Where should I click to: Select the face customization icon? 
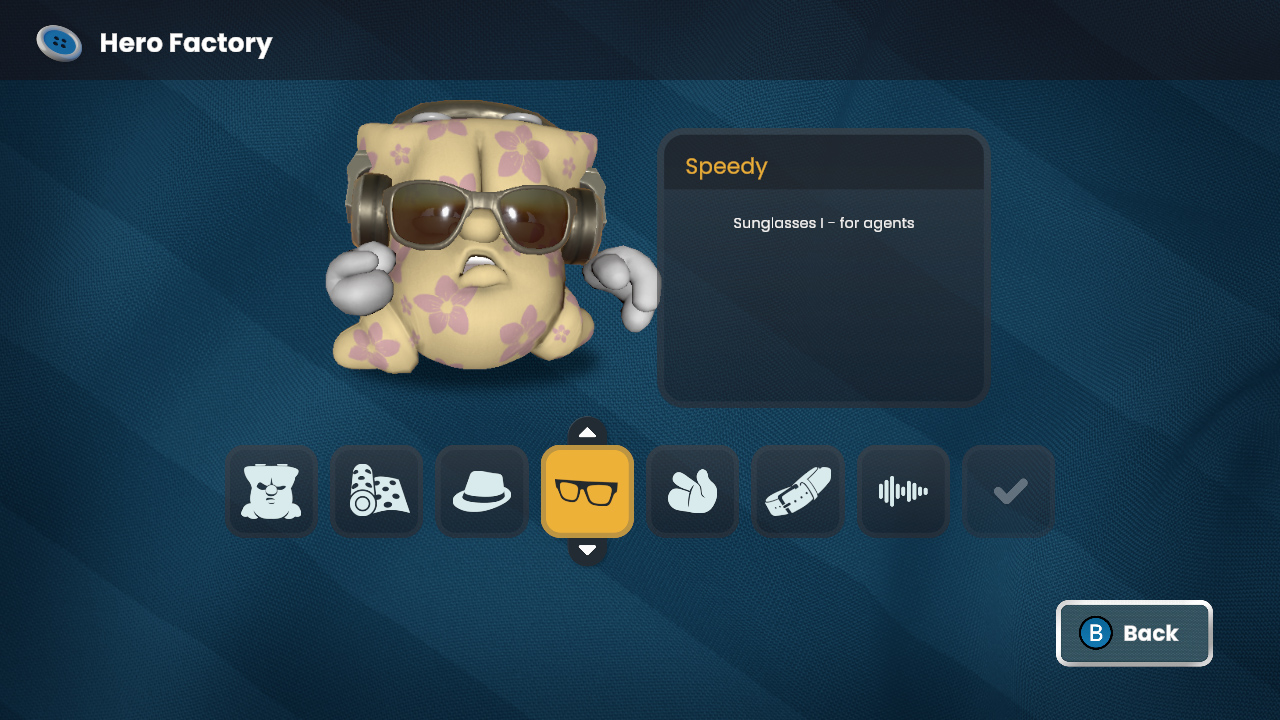271,491
